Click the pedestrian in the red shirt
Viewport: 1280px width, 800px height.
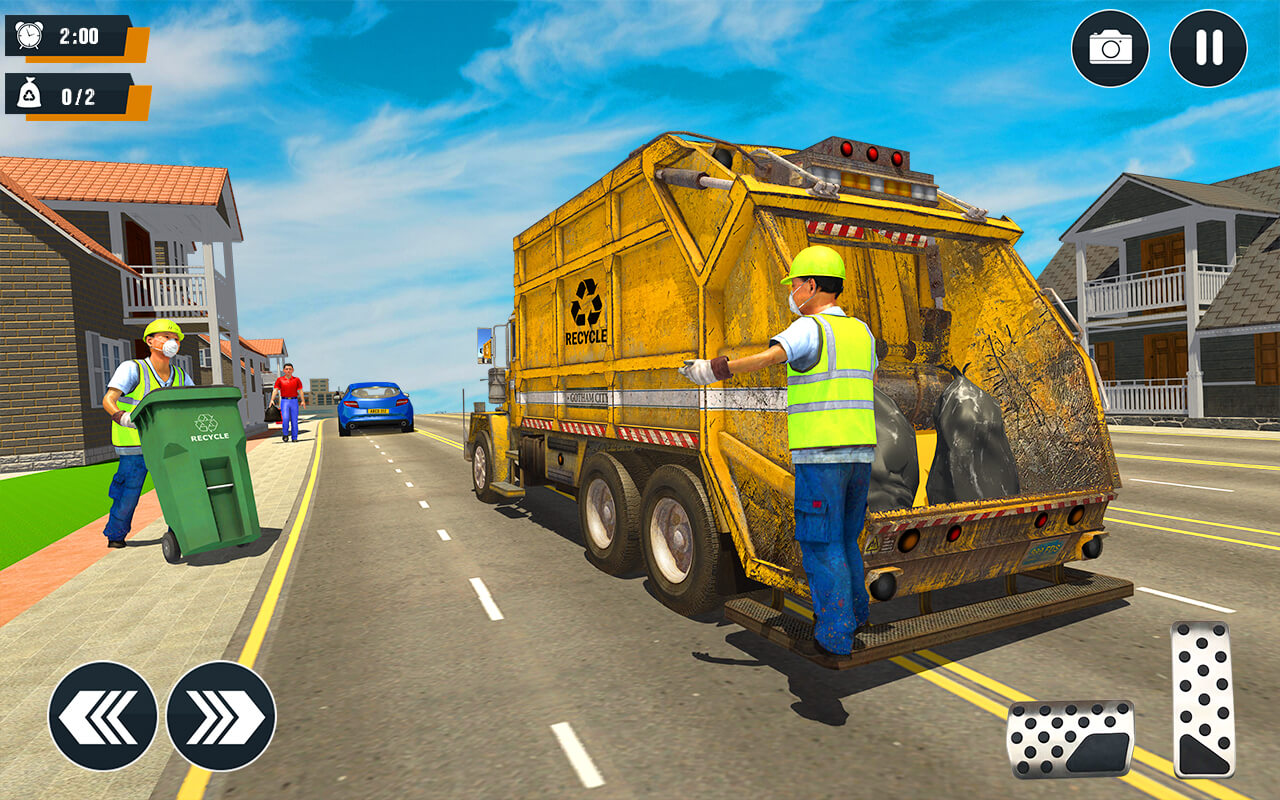point(286,398)
